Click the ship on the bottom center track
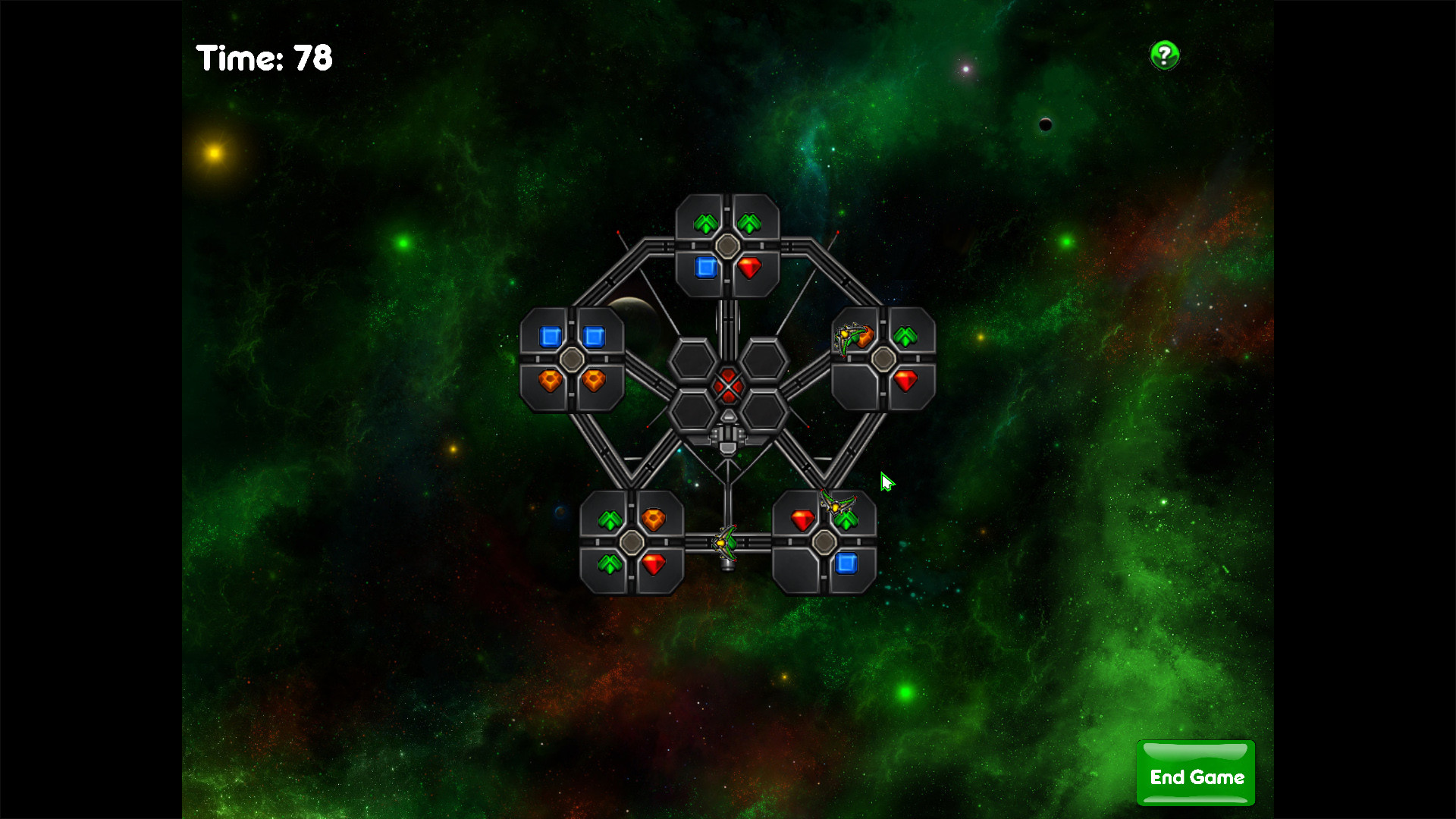 (x=725, y=543)
